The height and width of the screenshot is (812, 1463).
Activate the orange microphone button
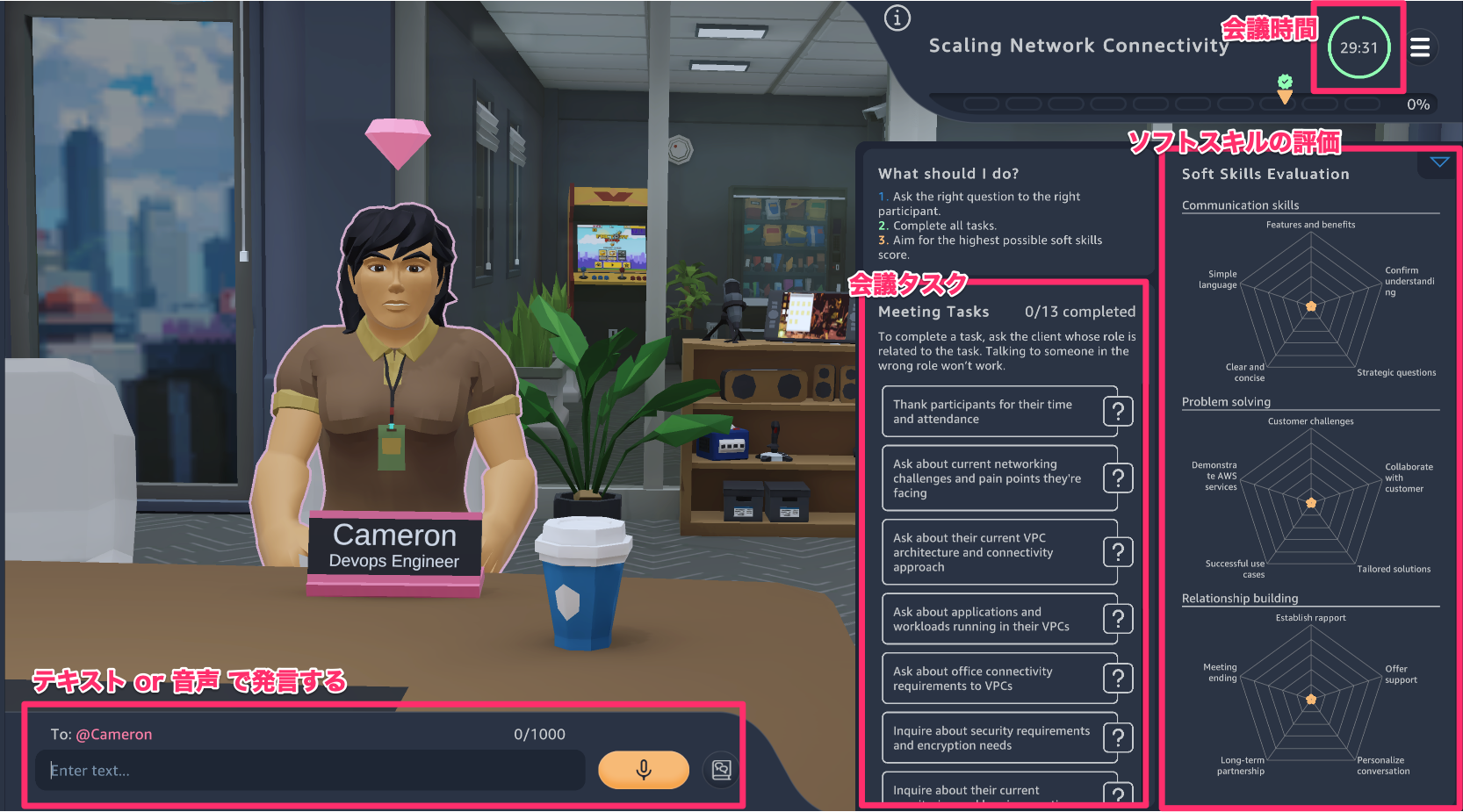(643, 770)
